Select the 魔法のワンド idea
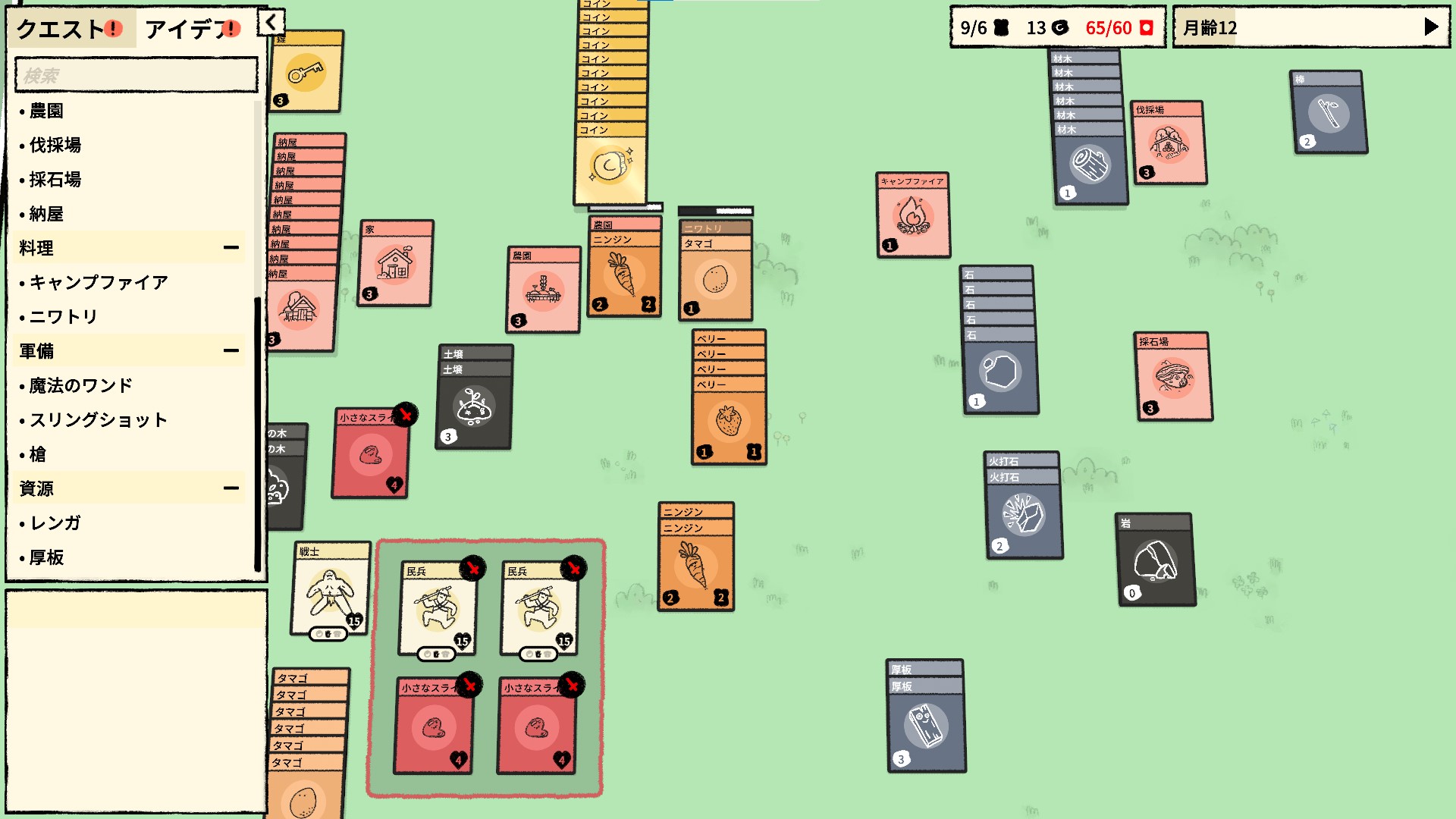 pos(80,386)
